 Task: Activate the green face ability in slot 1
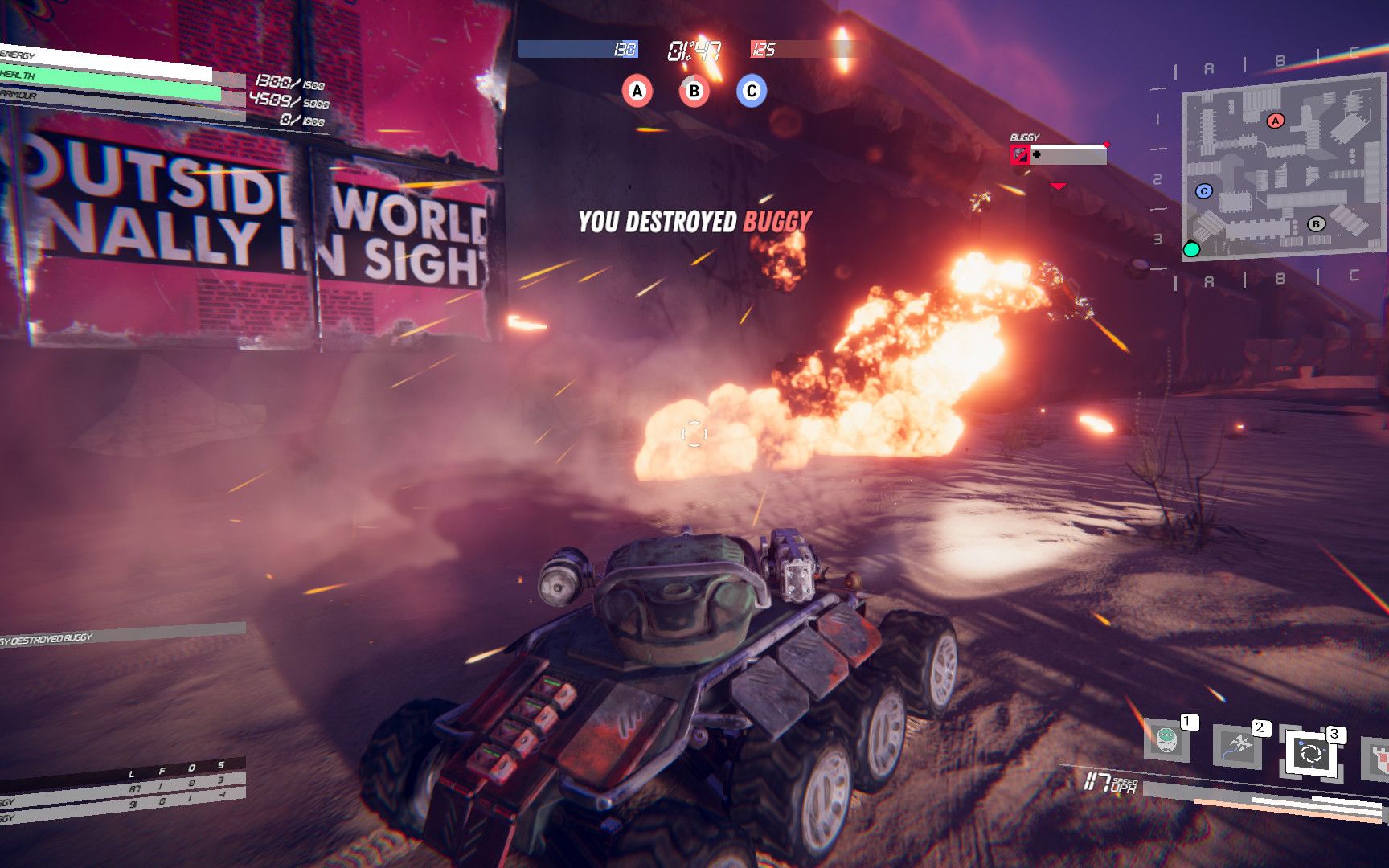[1166, 739]
